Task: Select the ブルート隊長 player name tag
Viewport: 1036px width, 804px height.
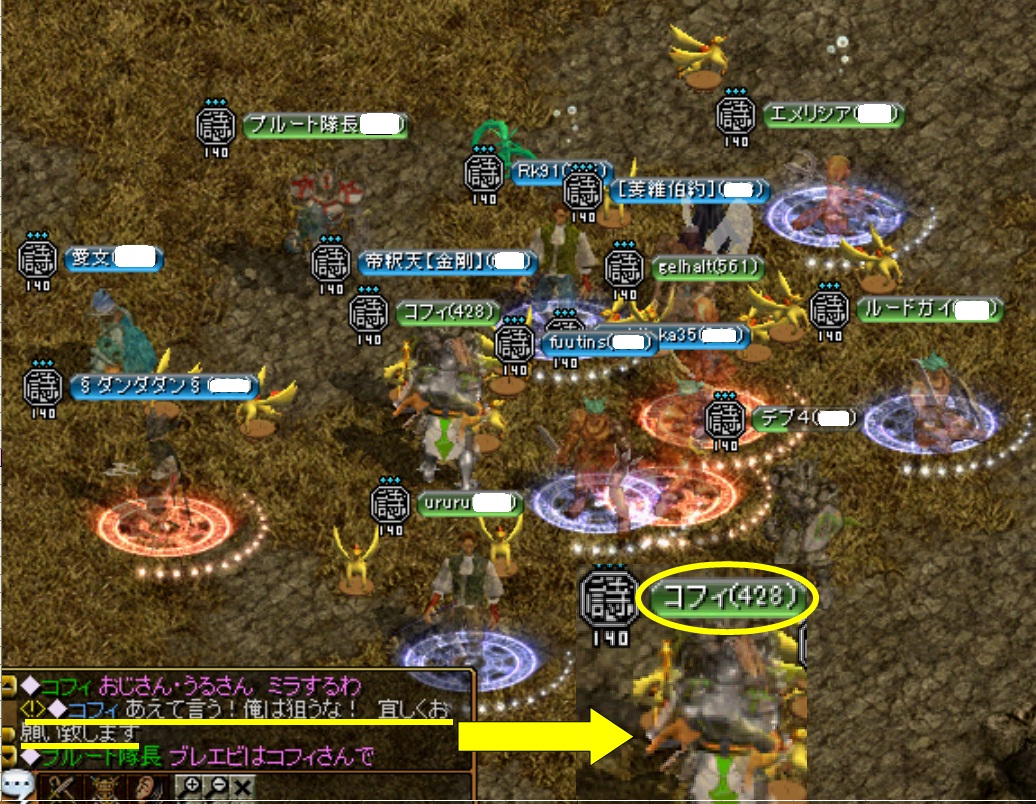Action: [326, 127]
